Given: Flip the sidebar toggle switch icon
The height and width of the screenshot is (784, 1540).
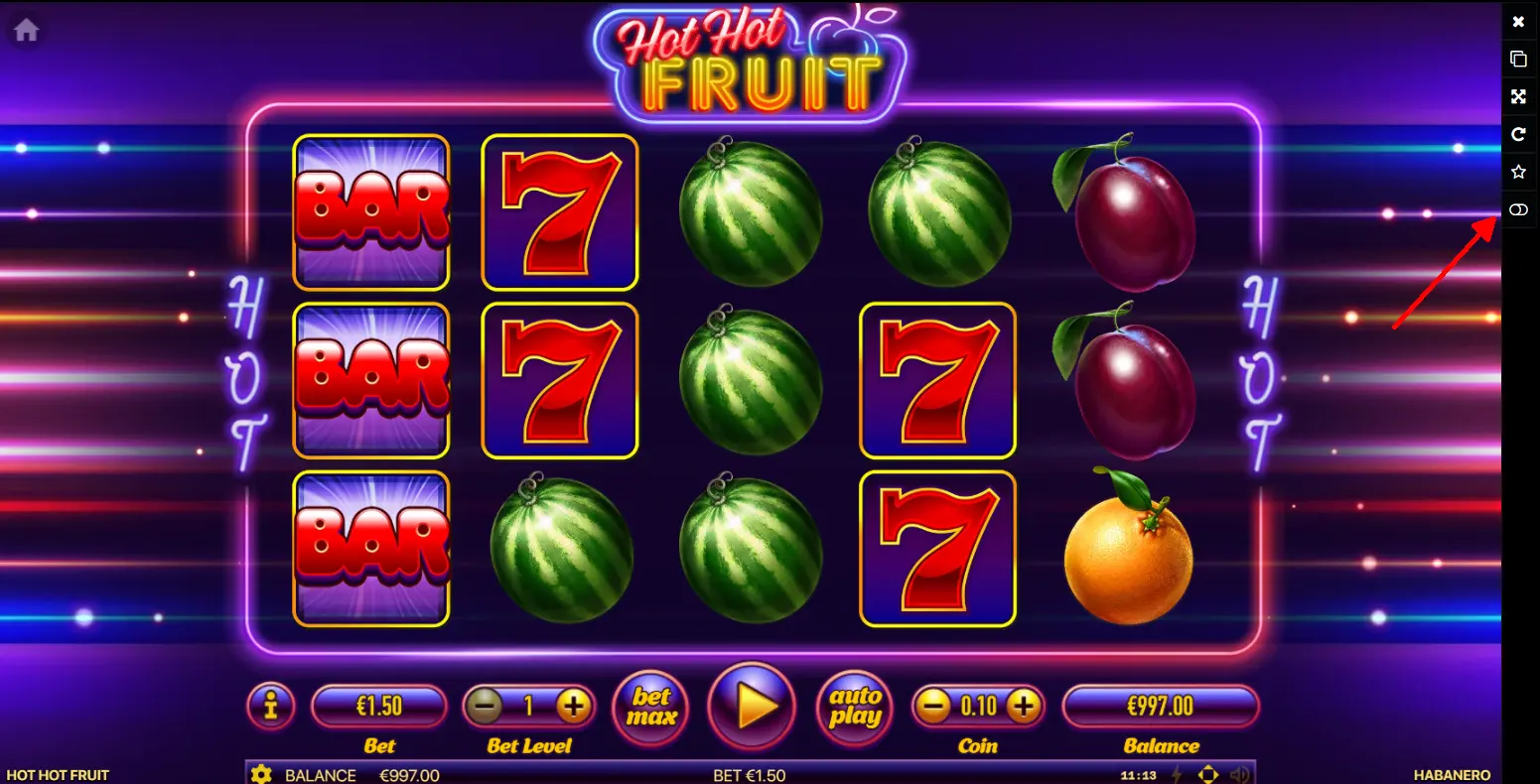Looking at the screenshot, I should pos(1518,209).
